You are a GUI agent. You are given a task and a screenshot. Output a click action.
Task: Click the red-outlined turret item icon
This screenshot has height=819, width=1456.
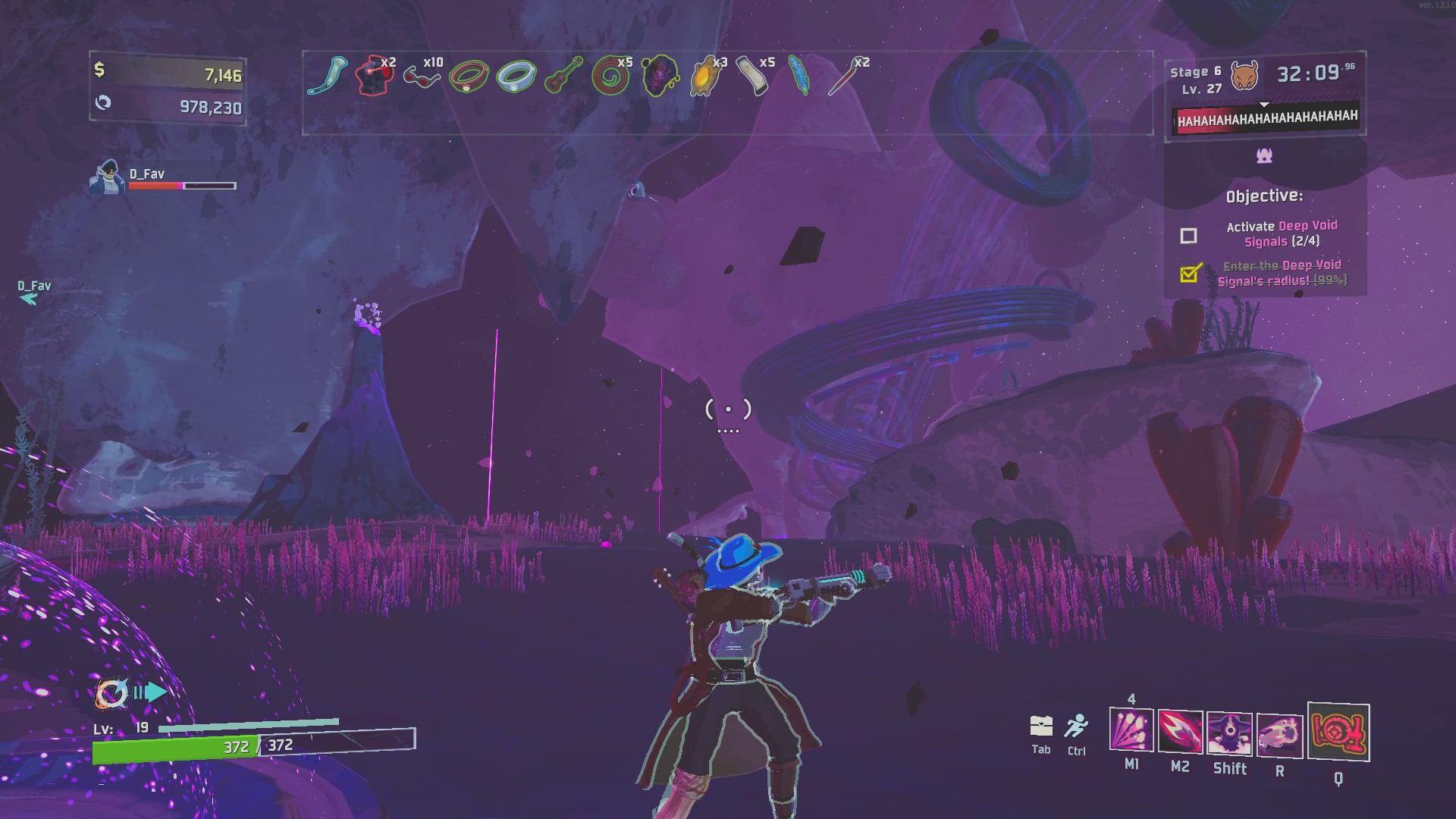tap(374, 77)
